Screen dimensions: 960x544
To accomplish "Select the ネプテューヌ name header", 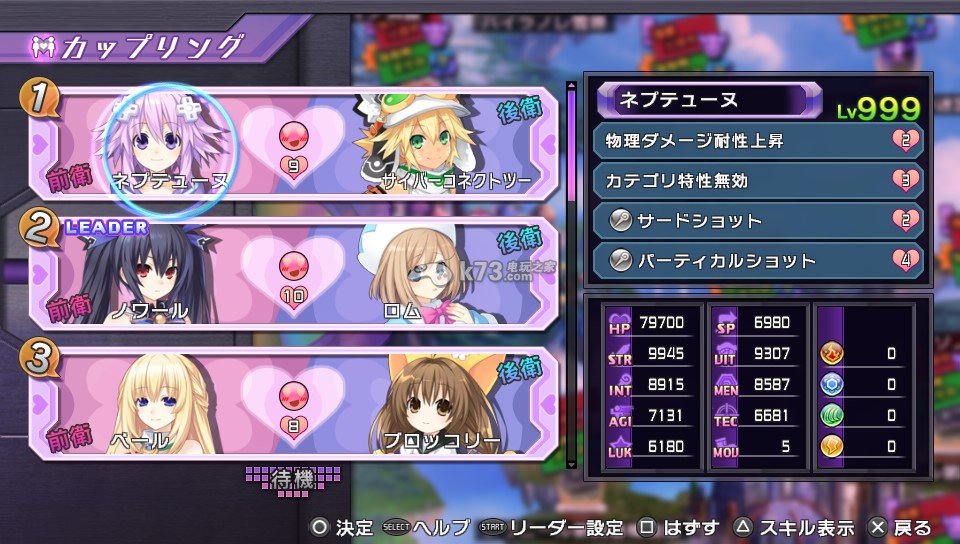I will pyautogui.click(x=702, y=101).
